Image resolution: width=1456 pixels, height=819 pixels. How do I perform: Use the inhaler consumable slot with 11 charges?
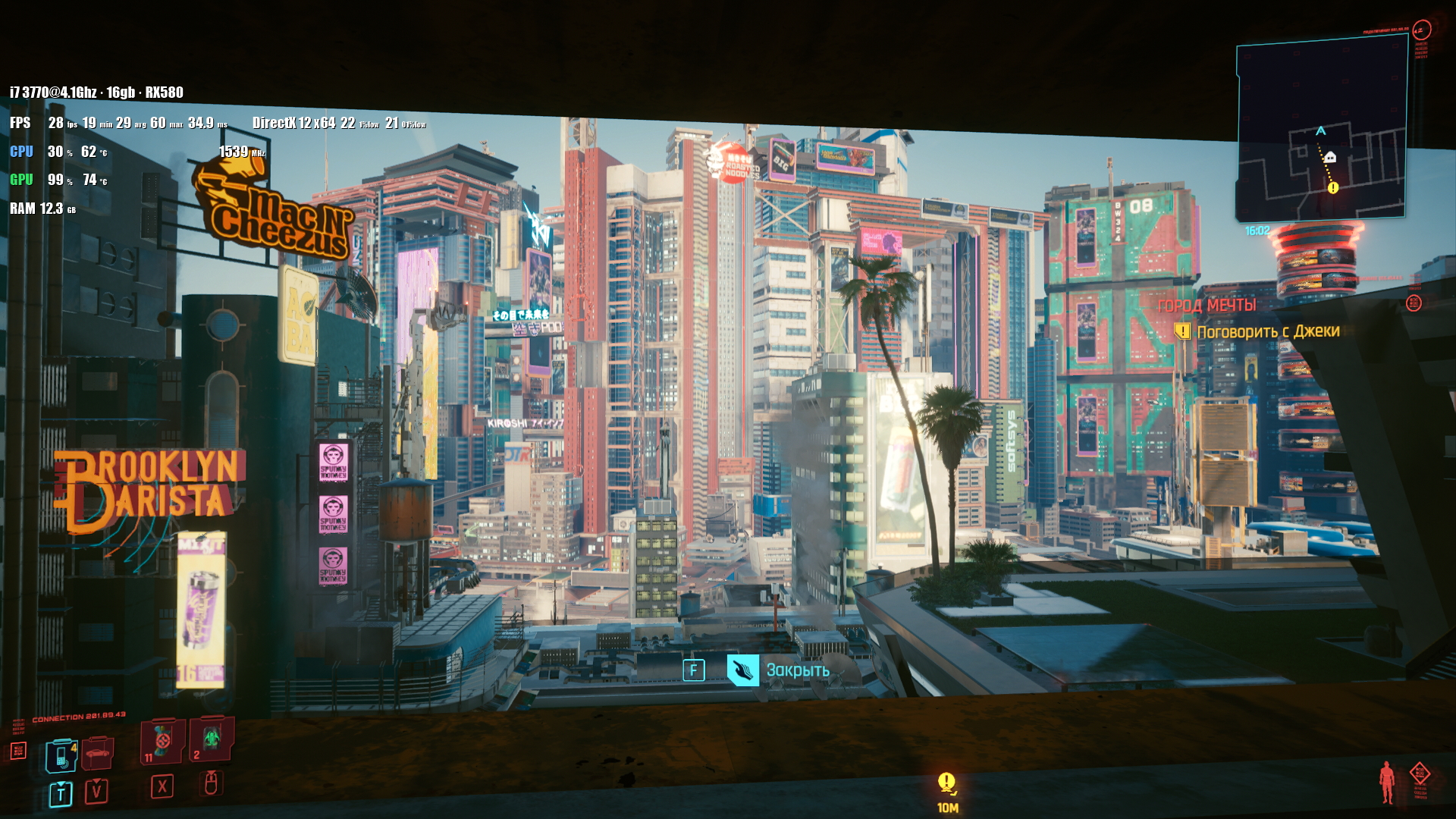pos(162,740)
